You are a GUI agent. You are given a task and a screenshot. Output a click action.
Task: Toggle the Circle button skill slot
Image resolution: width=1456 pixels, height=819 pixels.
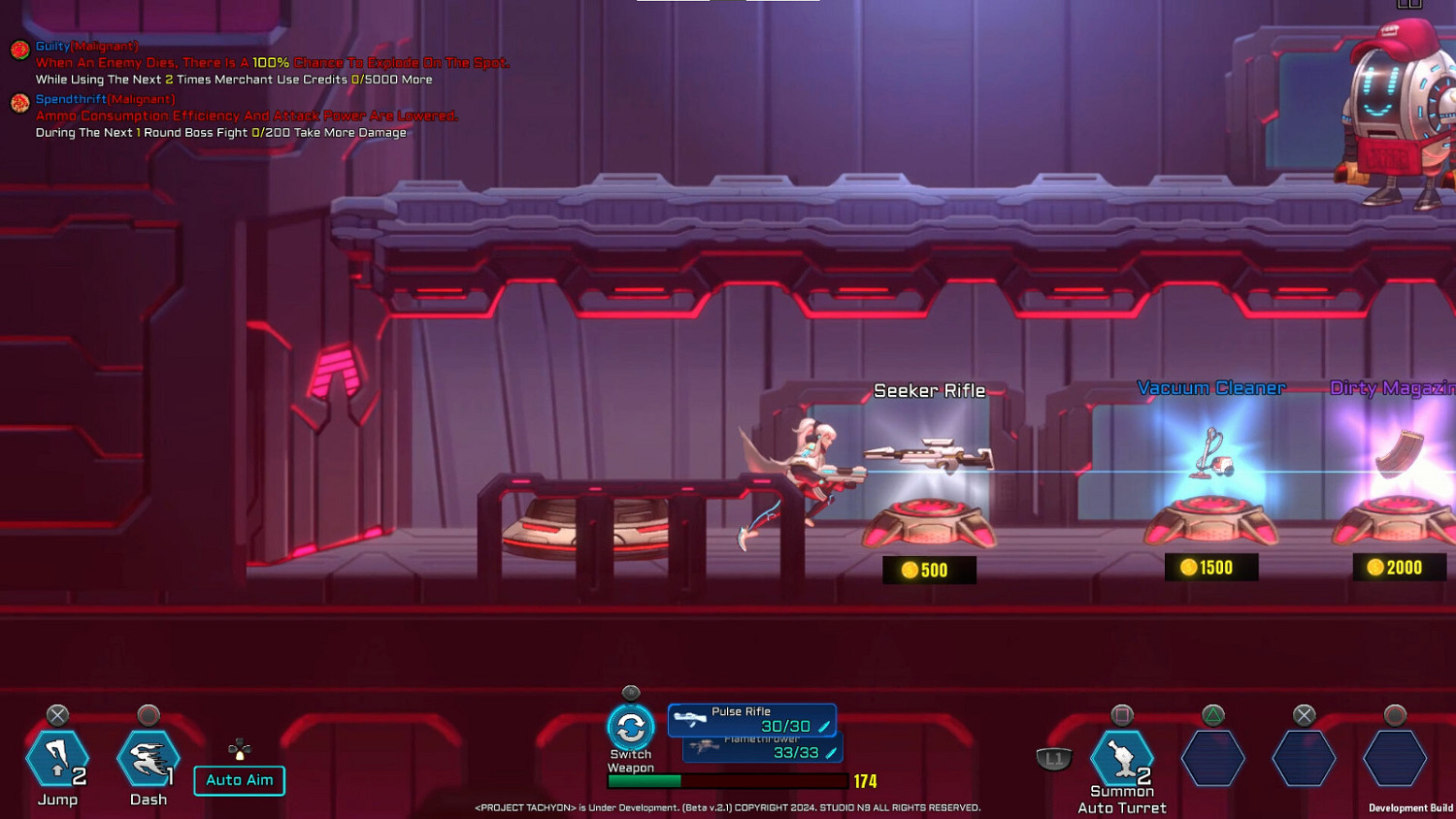click(1394, 758)
